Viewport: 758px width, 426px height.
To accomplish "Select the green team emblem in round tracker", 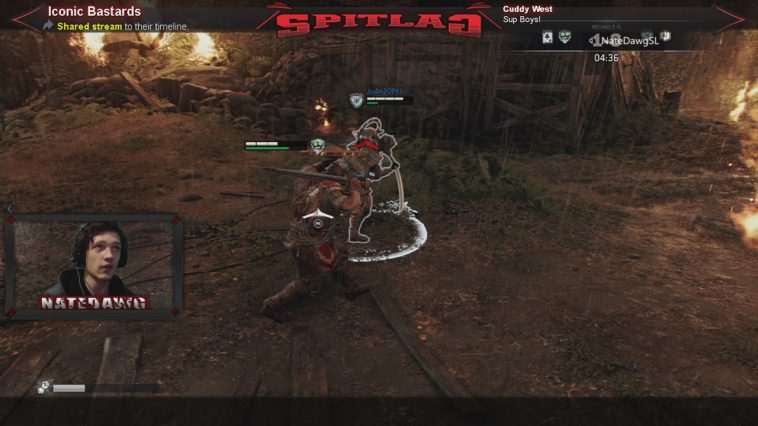I will tap(564, 37).
